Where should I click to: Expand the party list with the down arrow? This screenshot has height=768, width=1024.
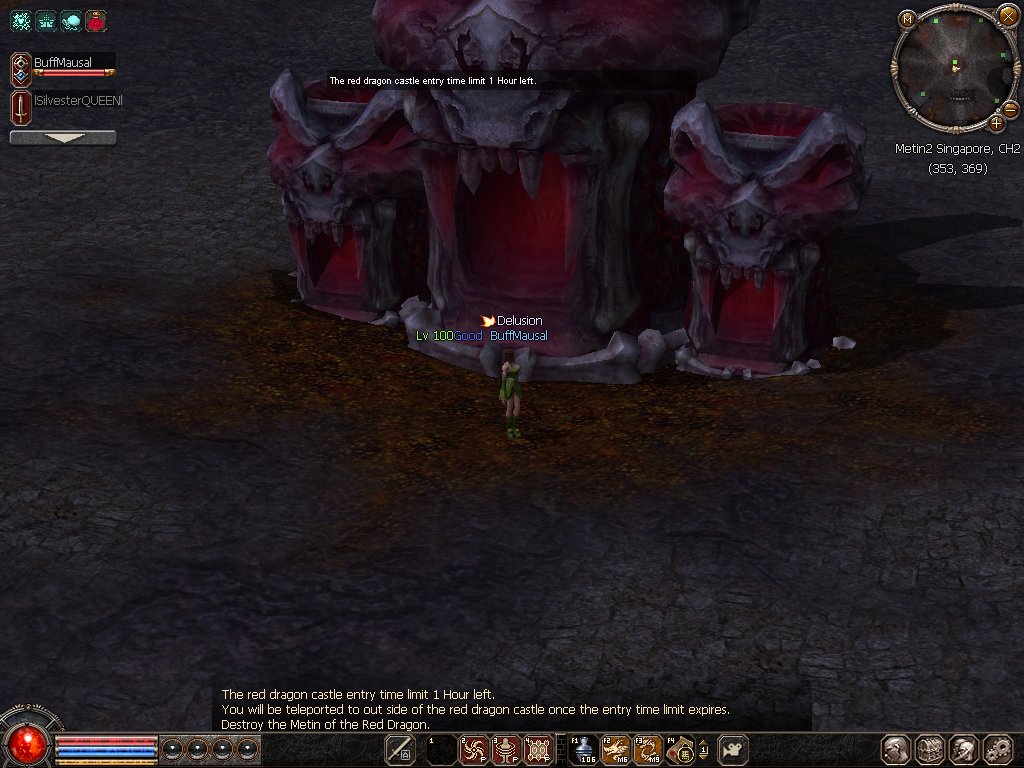62,138
